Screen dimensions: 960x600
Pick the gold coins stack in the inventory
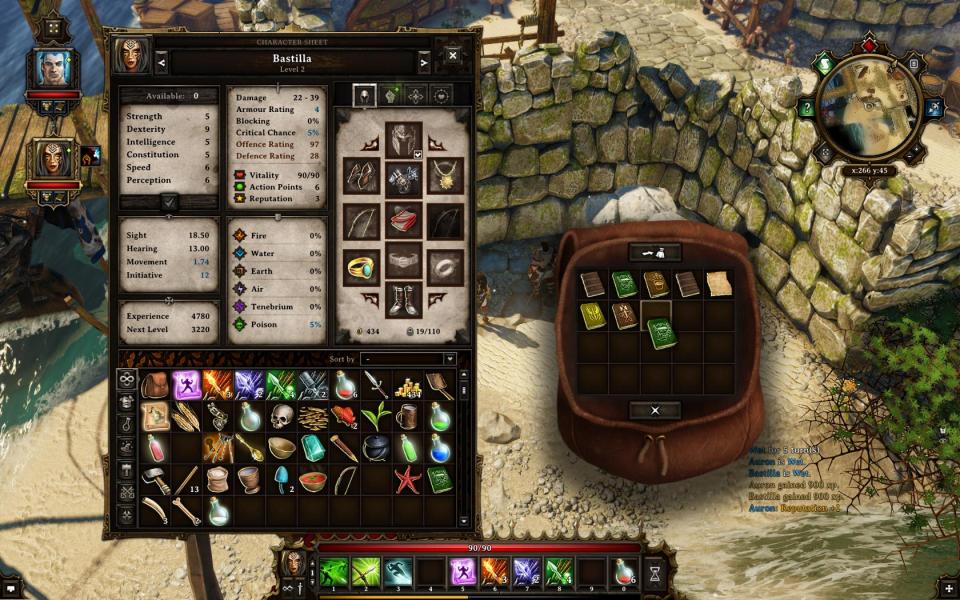coord(407,385)
